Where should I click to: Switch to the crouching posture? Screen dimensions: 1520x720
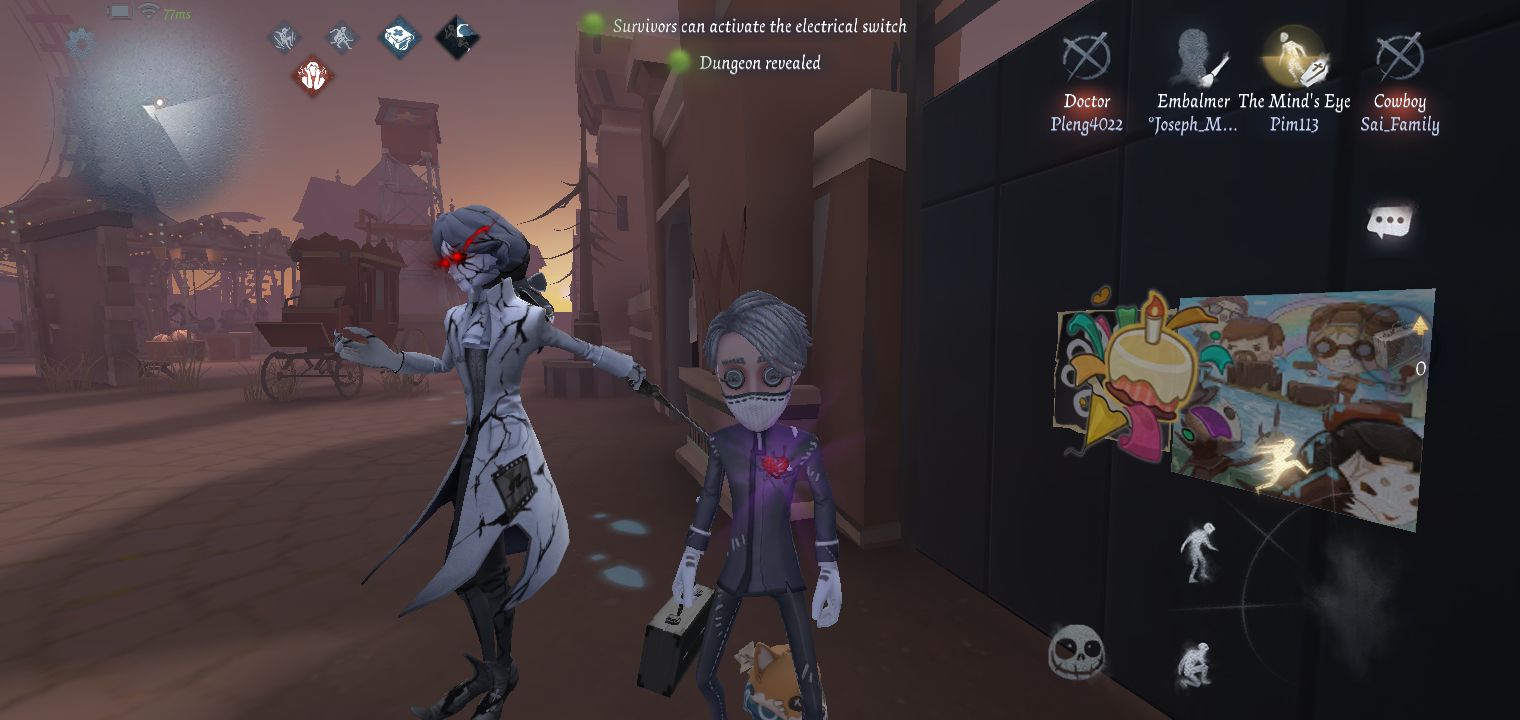coord(1193,664)
